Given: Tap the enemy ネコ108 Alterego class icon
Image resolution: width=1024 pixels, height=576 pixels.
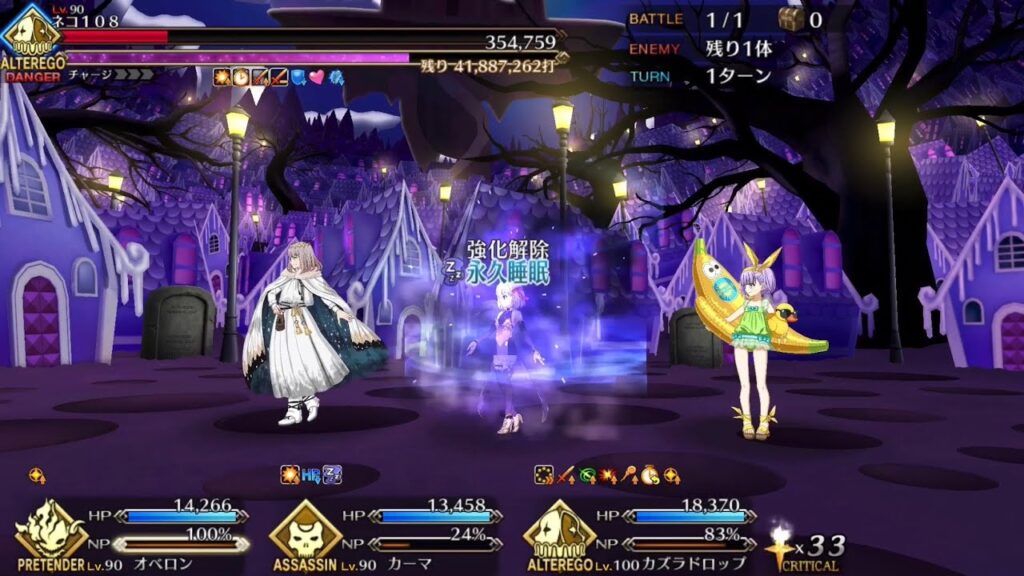Looking at the screenshot, I should pos(32,34).
